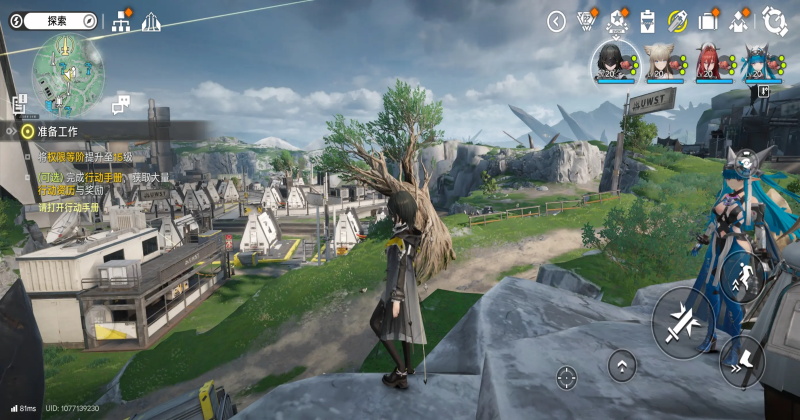Open the org-chart icon with orange badge

point(123,20)
